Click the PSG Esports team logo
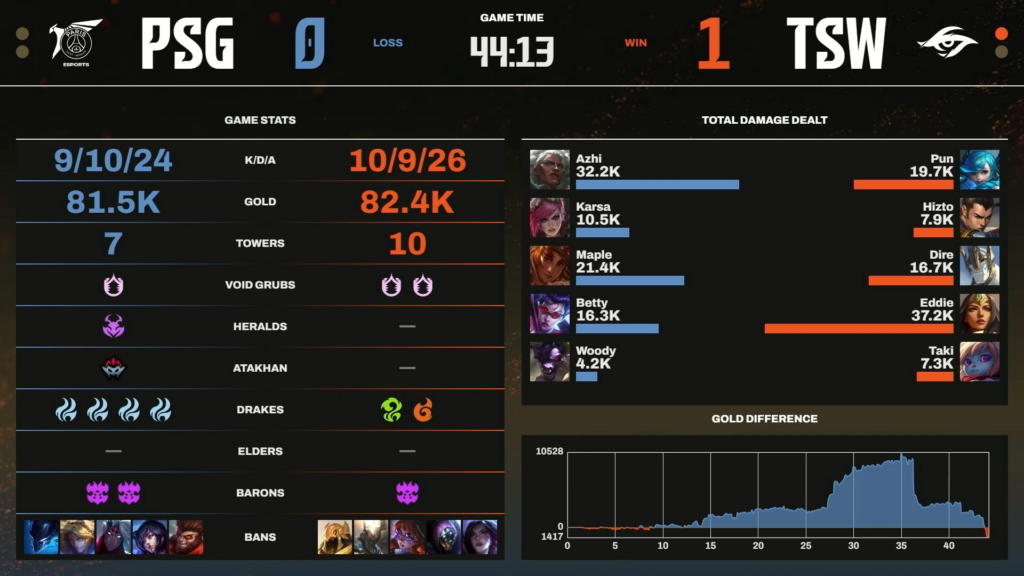The image size is (1024, 576). pos(76,43)
